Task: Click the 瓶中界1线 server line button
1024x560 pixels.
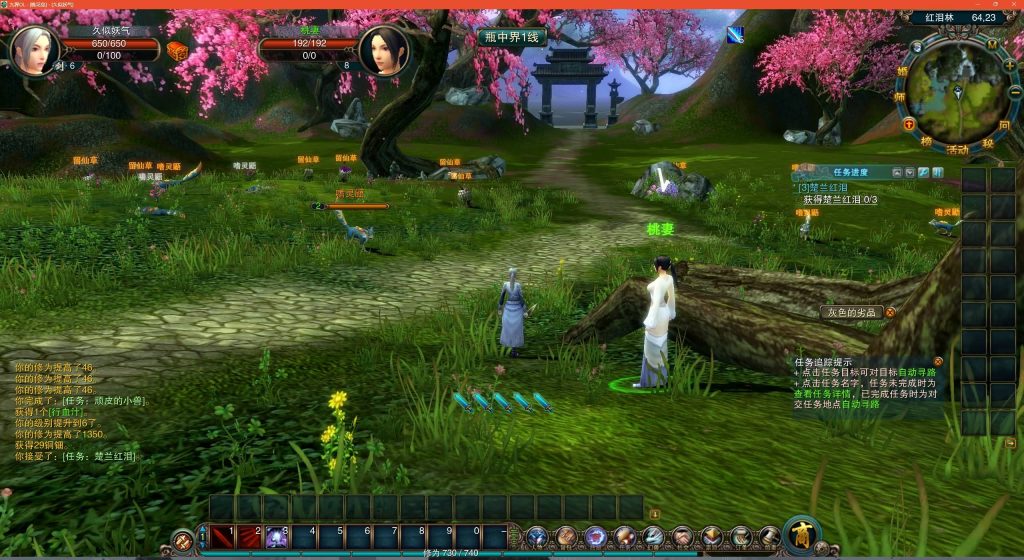Action: [511, 37]
